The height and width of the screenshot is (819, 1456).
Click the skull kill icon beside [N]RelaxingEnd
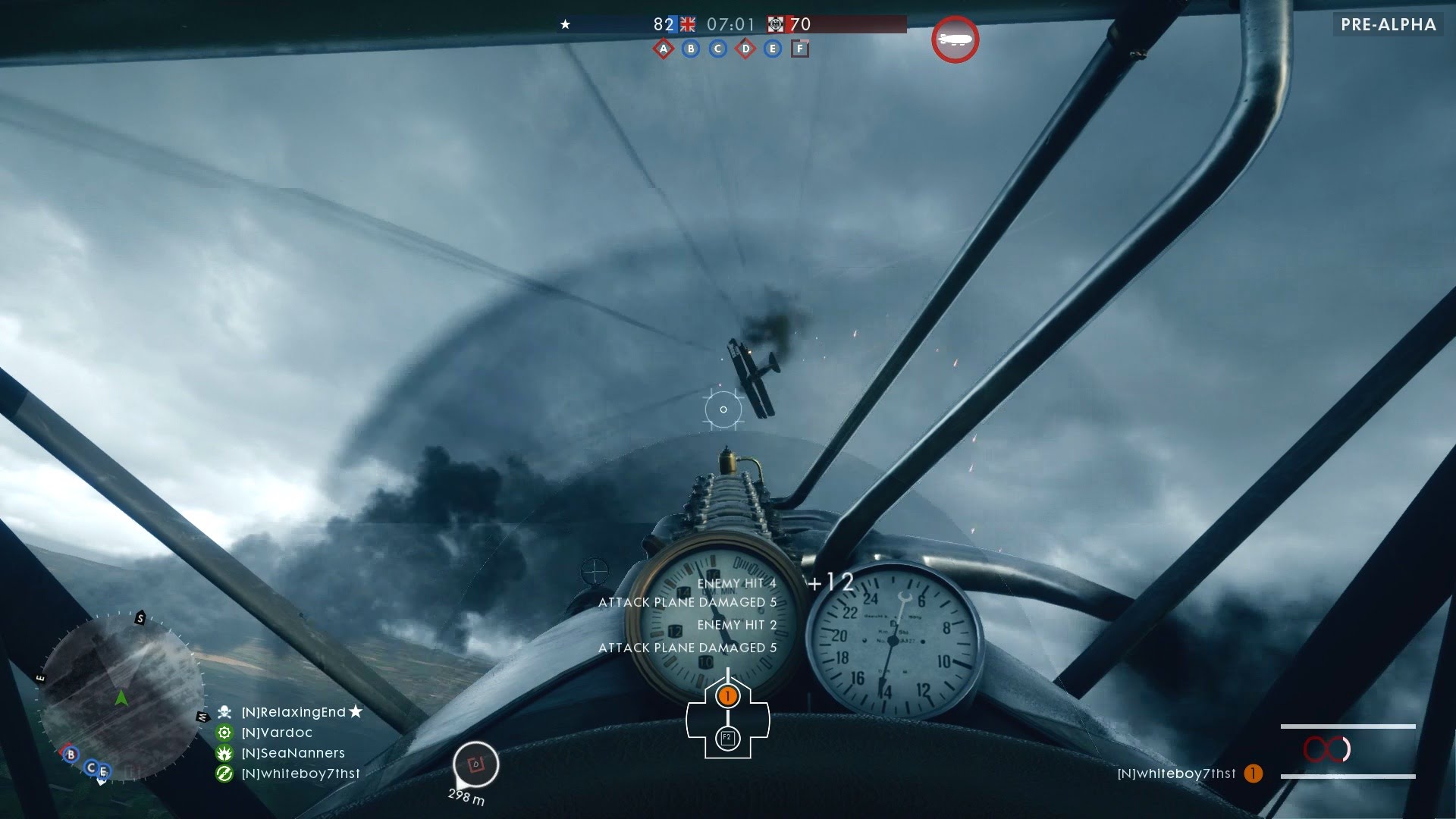tap(223, 712)
